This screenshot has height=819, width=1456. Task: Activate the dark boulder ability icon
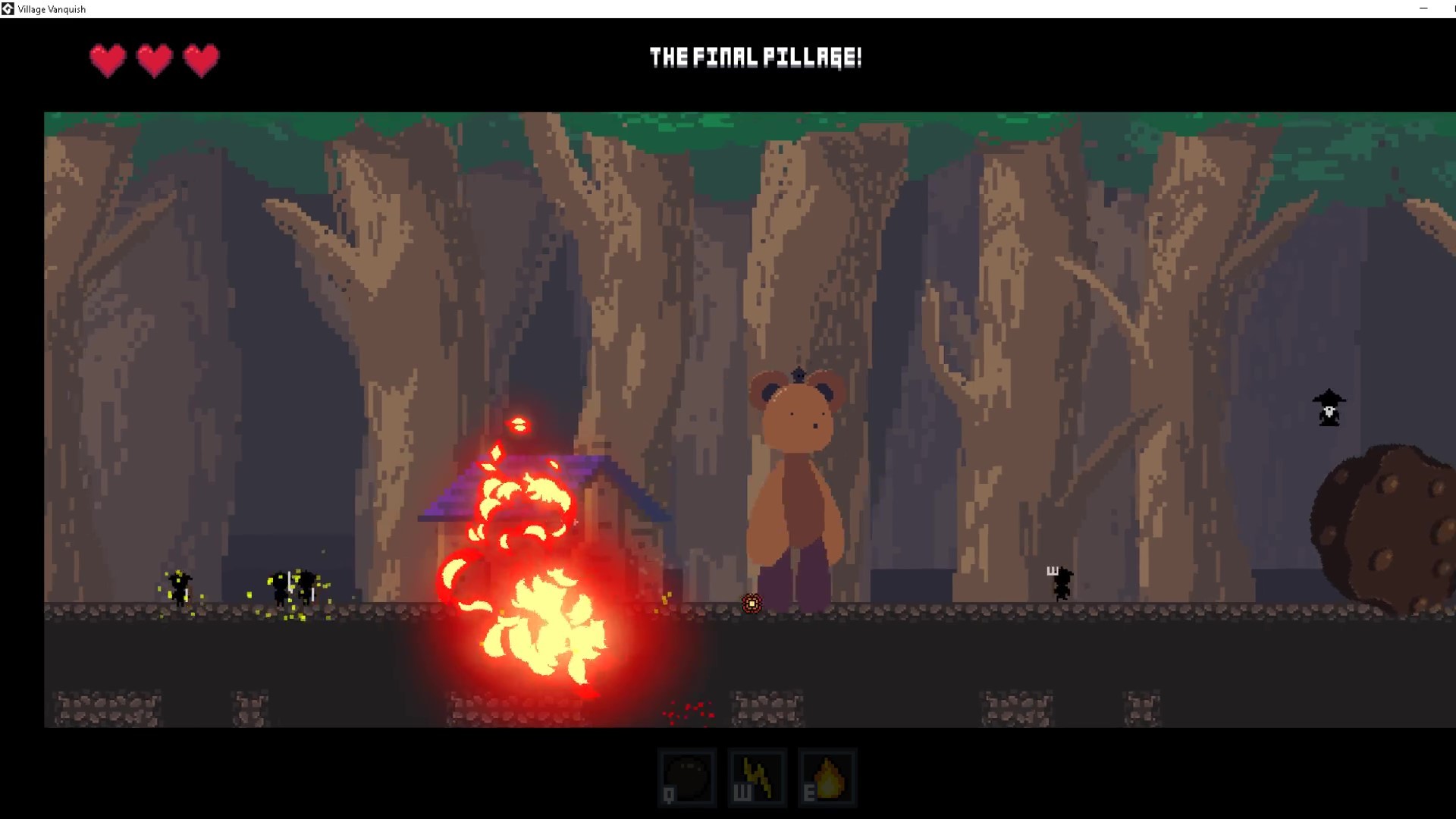coord(687,777)
